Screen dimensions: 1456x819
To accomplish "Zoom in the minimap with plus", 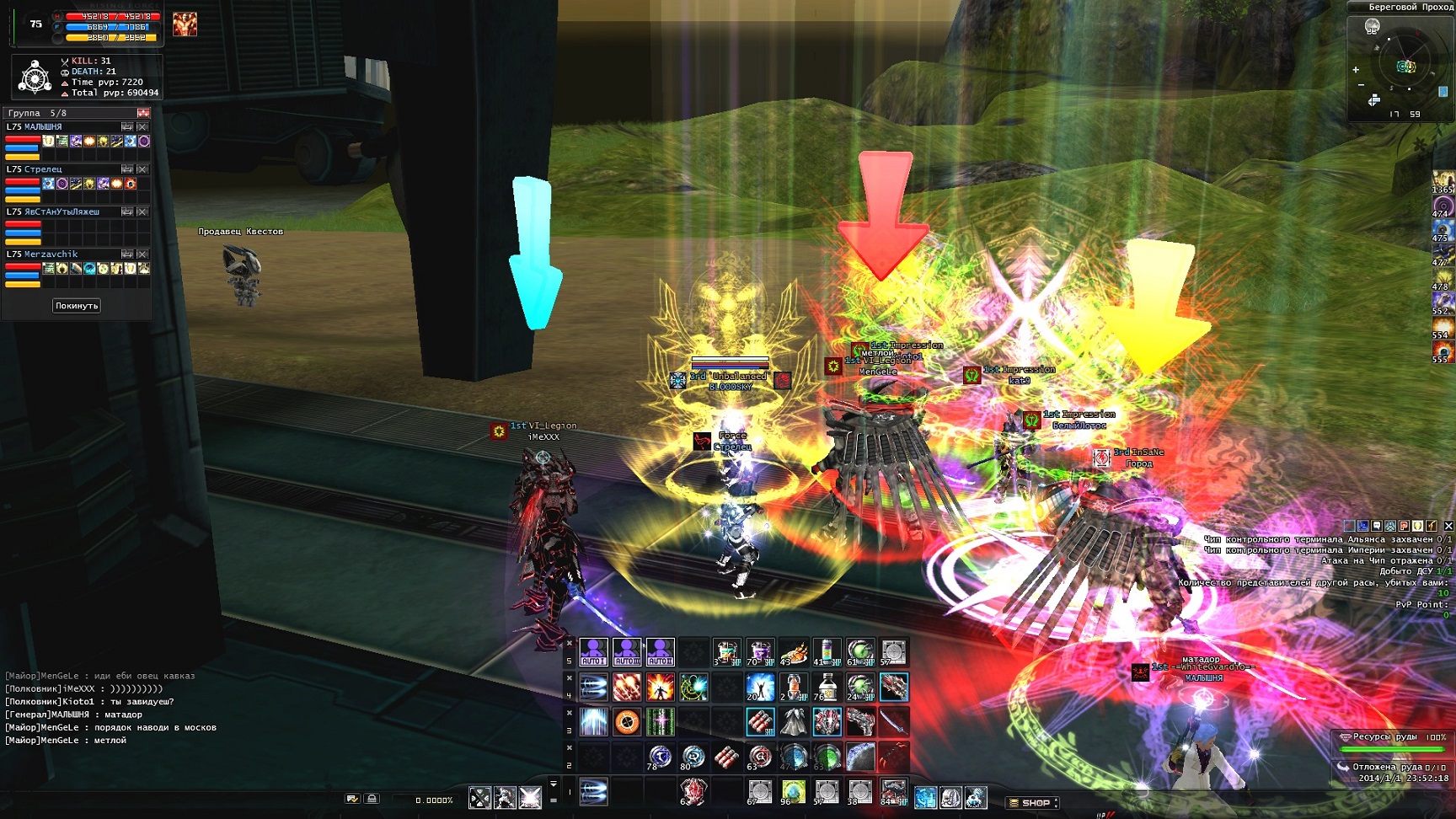I will point(1356,70).
